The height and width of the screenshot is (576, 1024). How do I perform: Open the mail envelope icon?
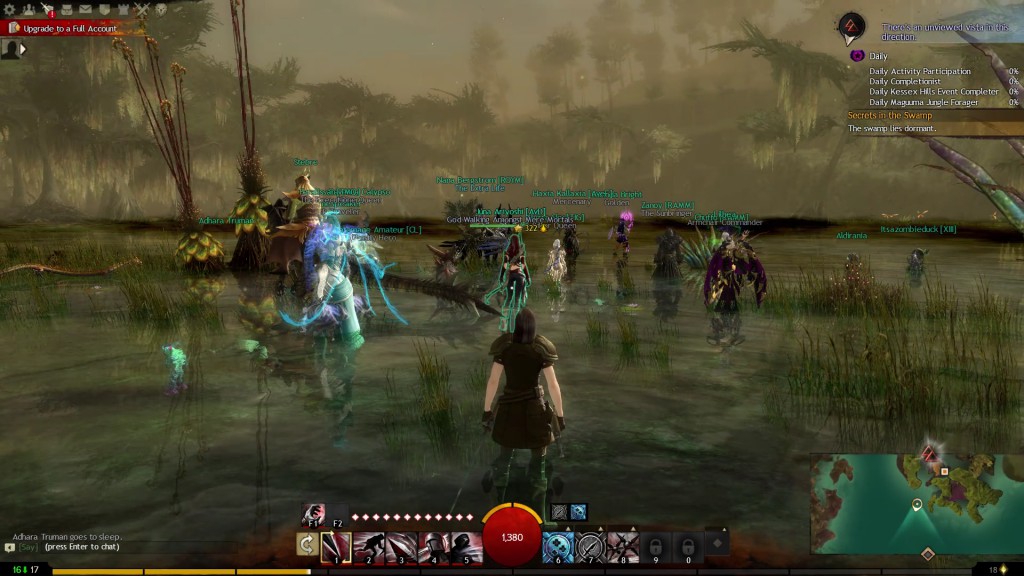click(84, 9)
